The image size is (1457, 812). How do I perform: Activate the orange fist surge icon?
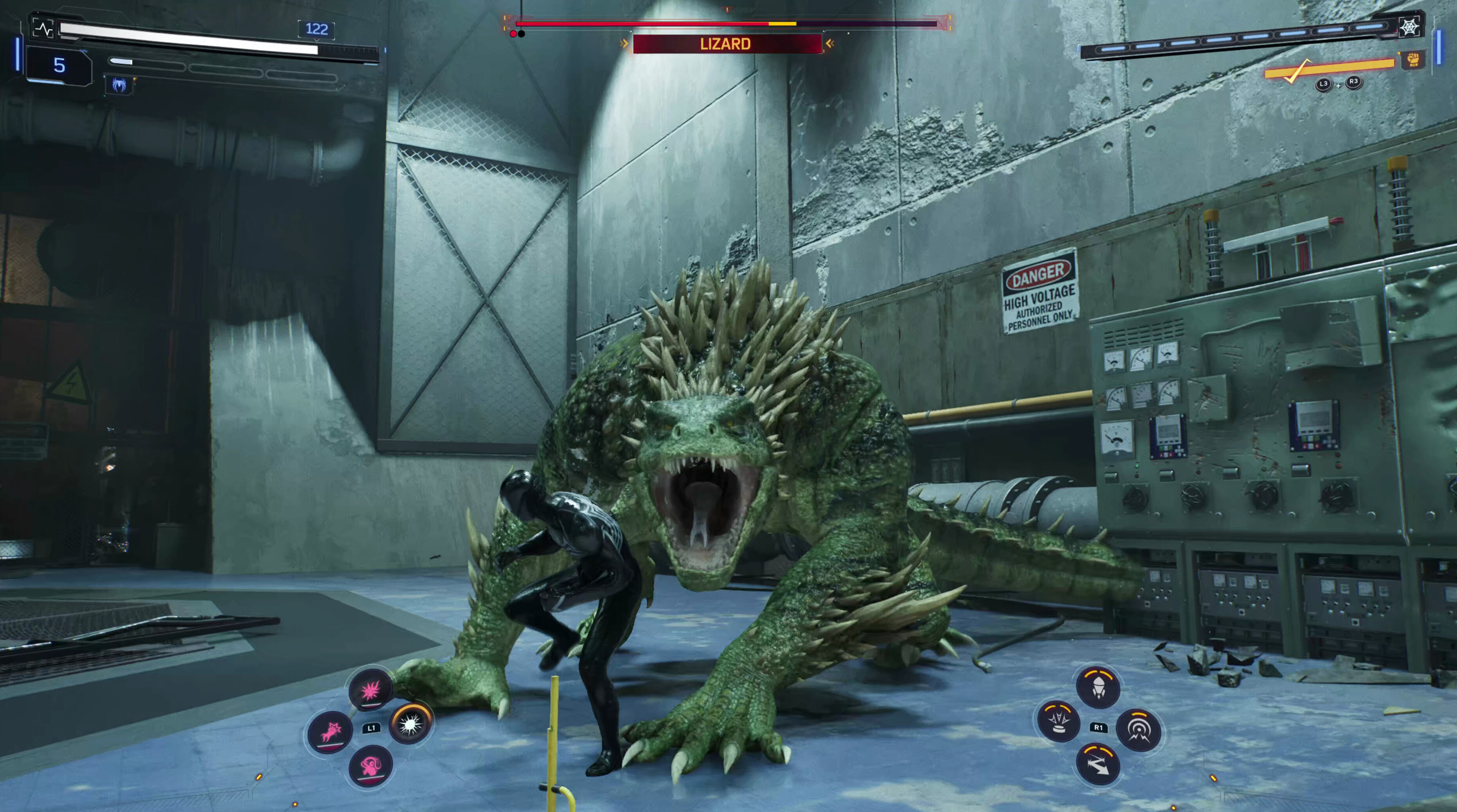[x=1412, y=60]
